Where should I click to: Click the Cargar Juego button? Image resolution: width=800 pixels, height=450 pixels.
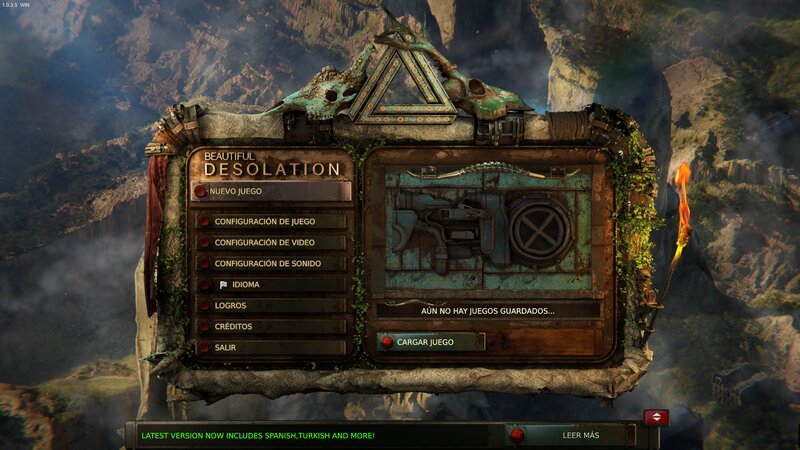coord(430,342)
